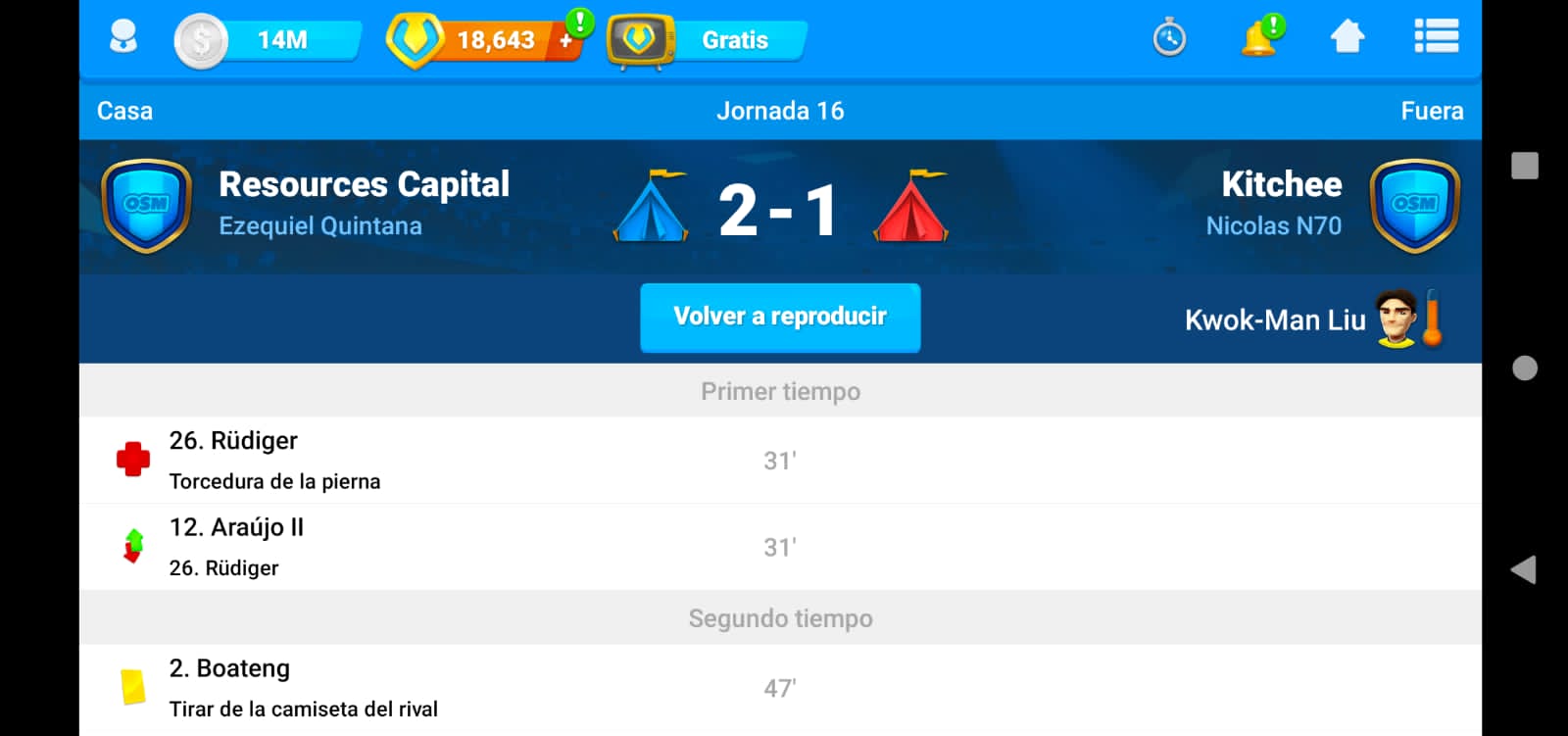Open Kitchee team crest
1568x736 pixels.
(1414, 206)
